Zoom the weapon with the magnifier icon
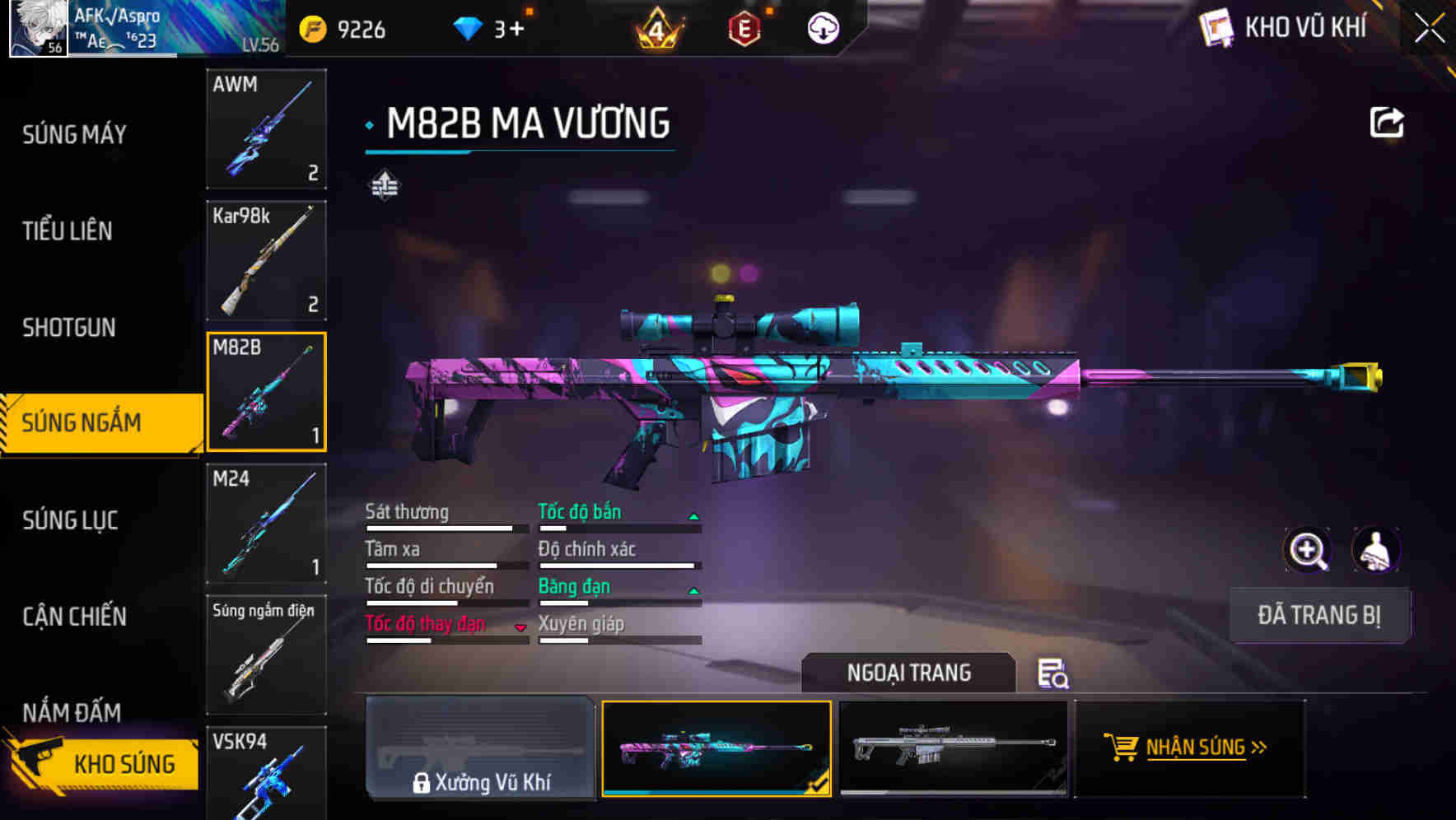This screenshot has width=1456, height=820. [1308, 550]
